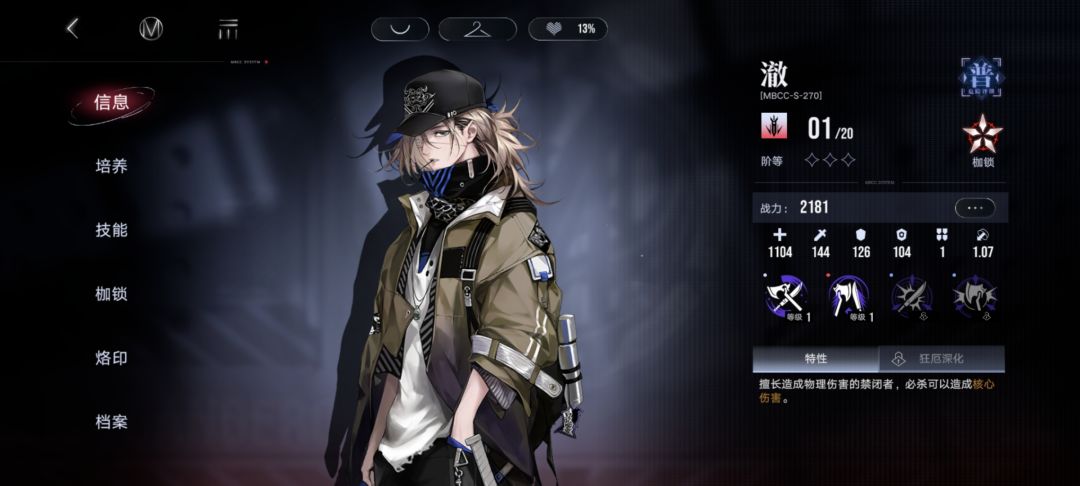Image resolution: width=1080 pixels, height=486 pixels.
Task: Inspect the blue 普 rarity badge
Action: [x=982, y=76]
